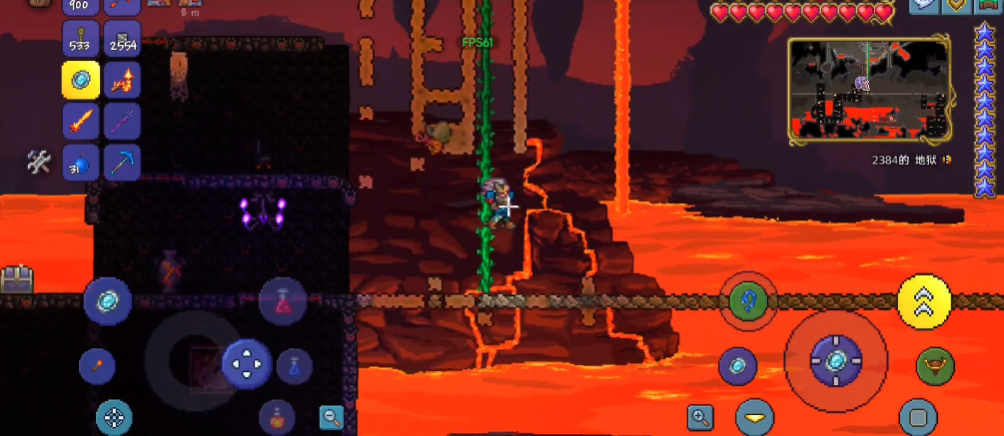This screenshot has height=436, width=1004.
Task: Select the block slot showing 2554
Action: coord(122,39)
